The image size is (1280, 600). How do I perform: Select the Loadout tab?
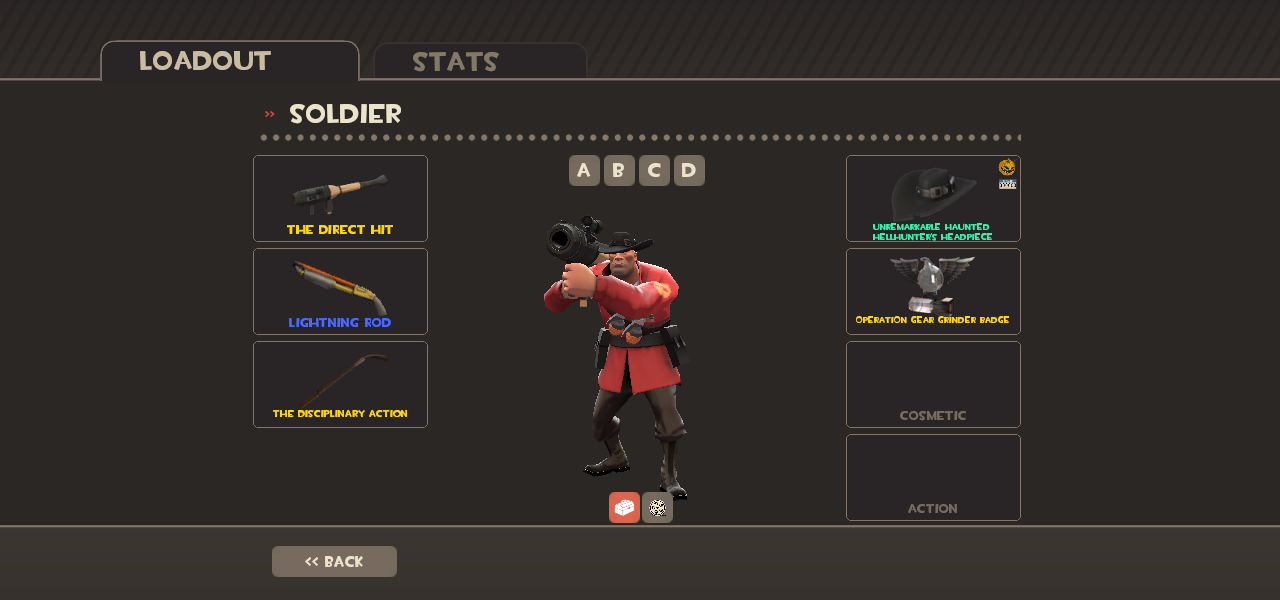pyautogui.click(x=229, y=61)
